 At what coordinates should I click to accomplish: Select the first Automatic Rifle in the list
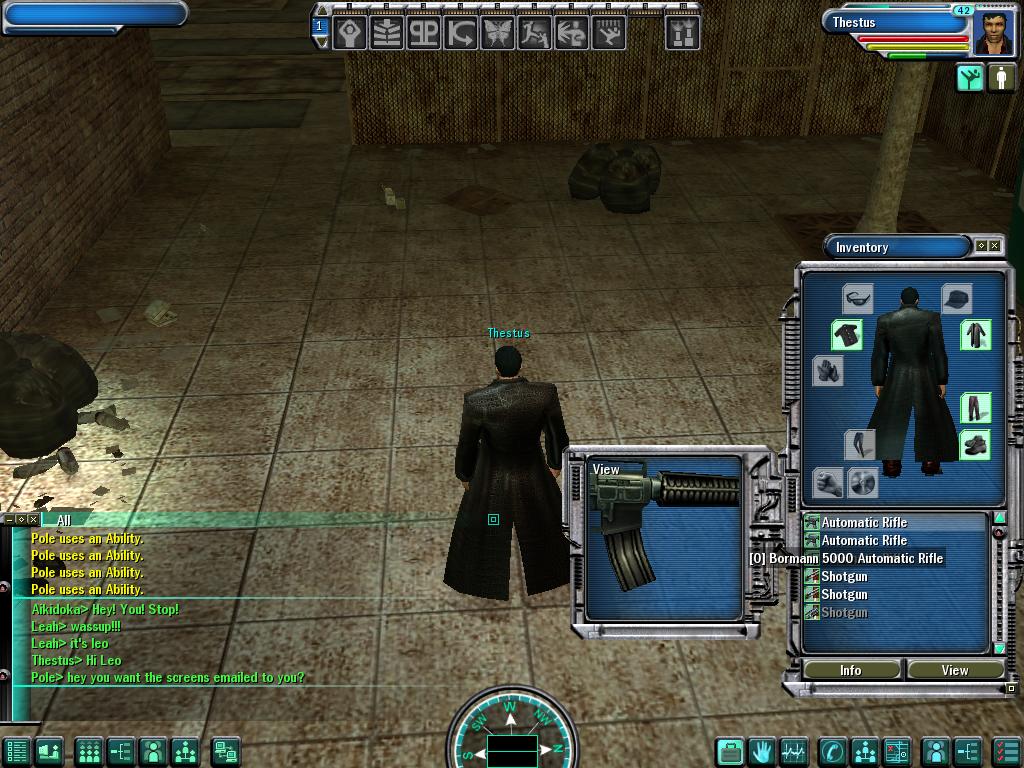pyautogui.click(x=864, y=522)
